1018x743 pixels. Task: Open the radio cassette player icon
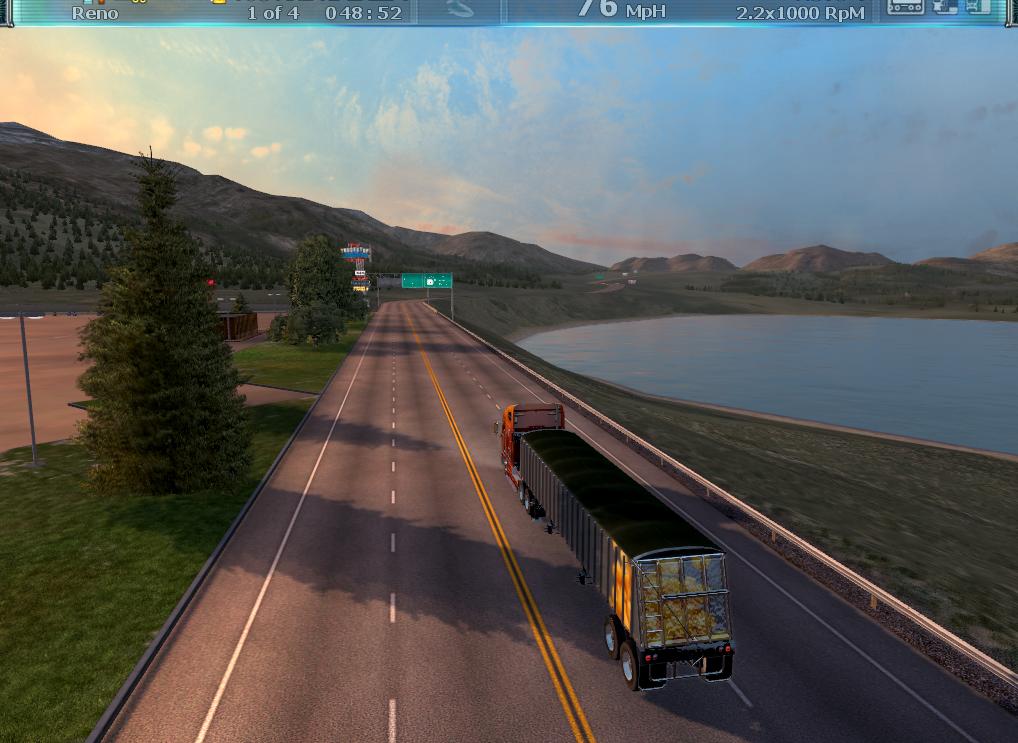[905, 7]
